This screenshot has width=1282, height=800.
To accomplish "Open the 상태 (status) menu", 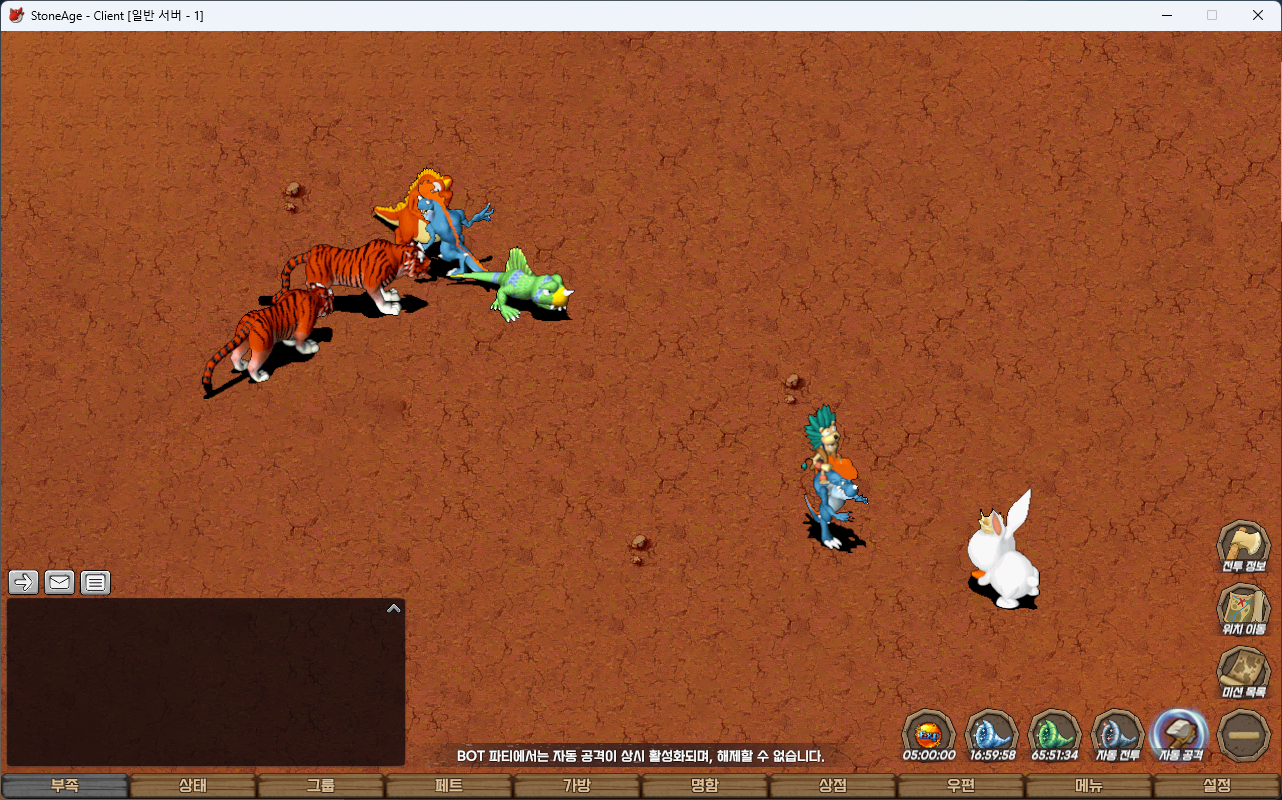I will (193, 786).
